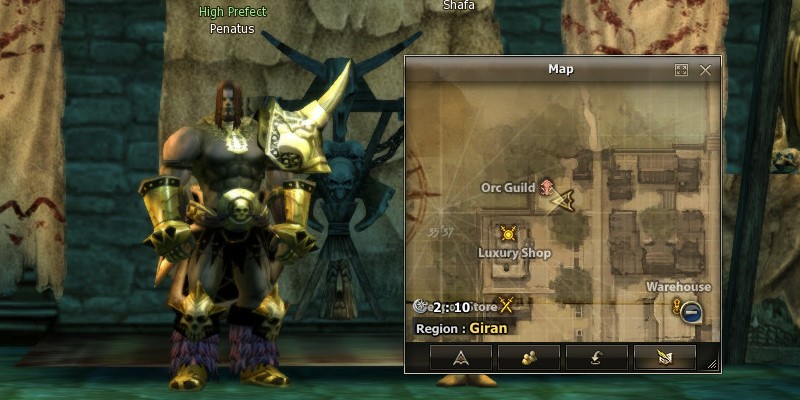The width and height of the screenshot is (800, 400).
Task: Click the Warehouse key marker
Action: [679, 305]
